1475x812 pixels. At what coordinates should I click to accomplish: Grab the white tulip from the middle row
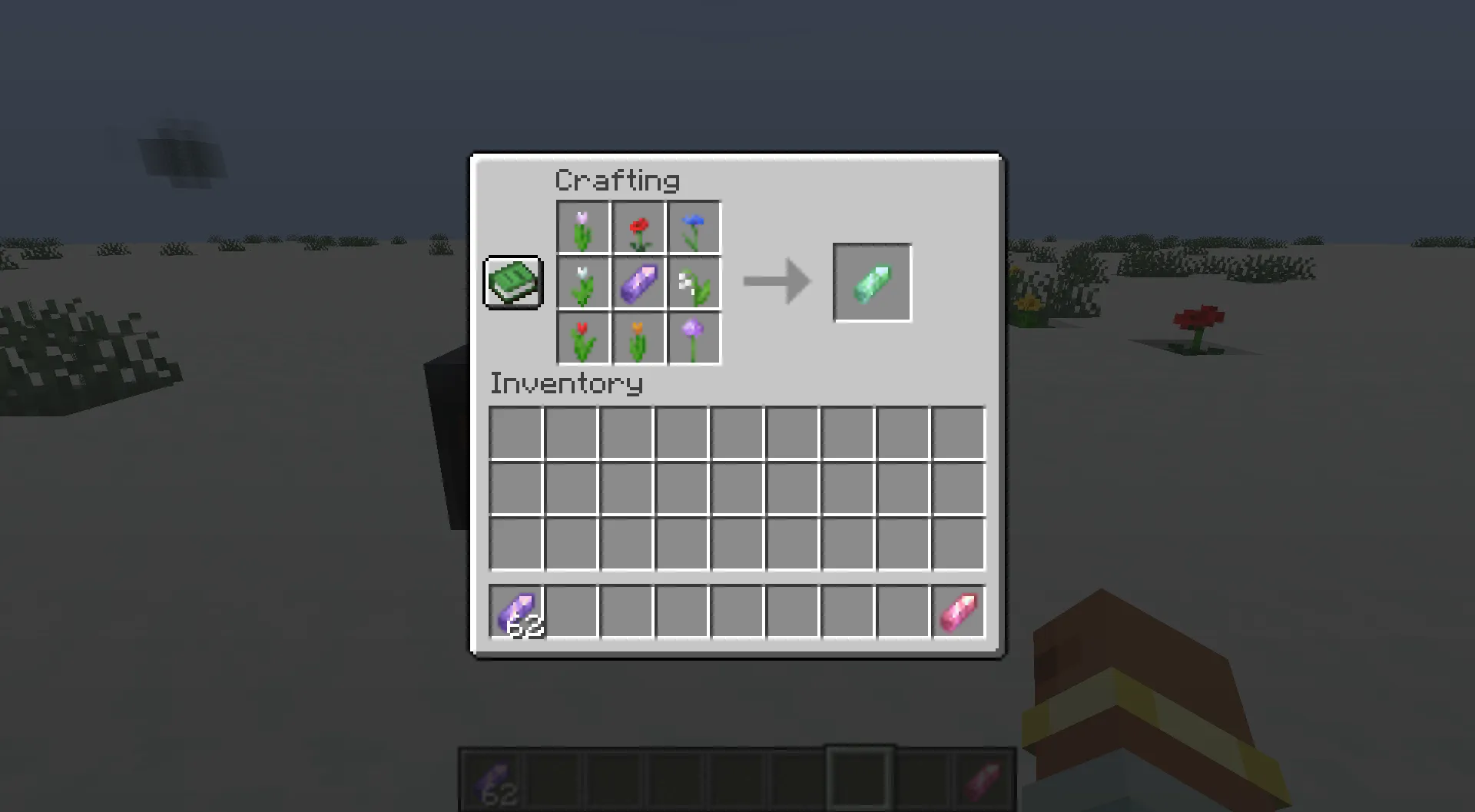click(583, 283)
